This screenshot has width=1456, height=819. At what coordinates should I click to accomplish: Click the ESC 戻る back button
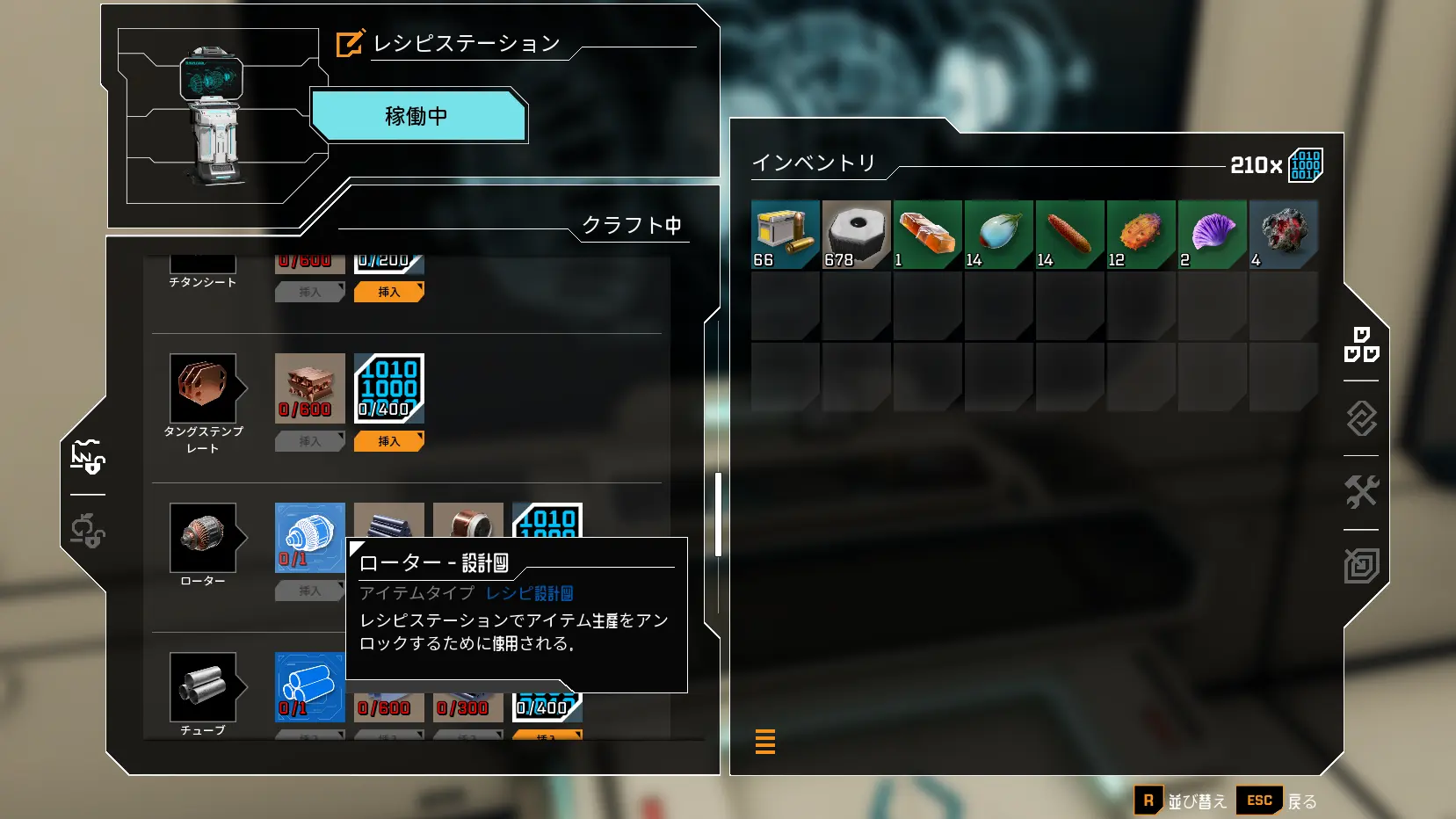click(1259, 801)
